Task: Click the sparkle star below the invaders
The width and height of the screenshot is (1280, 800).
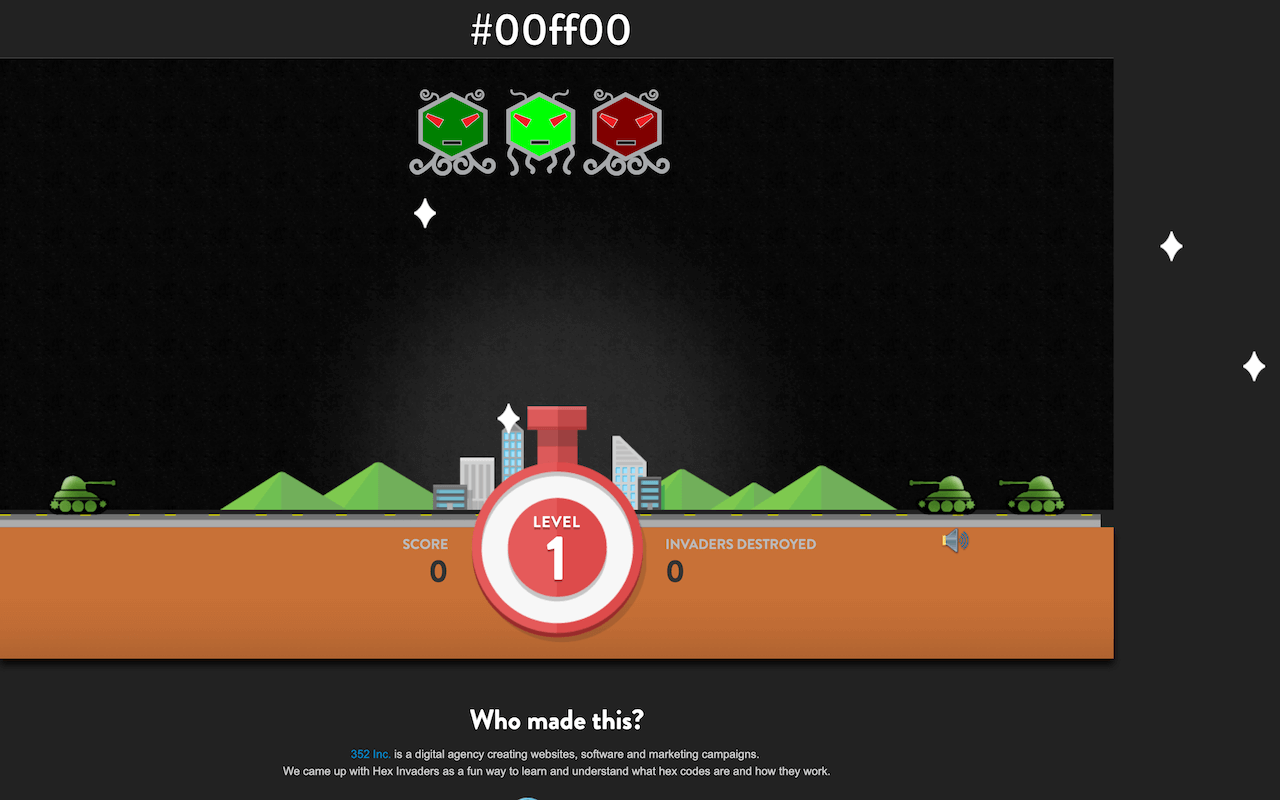Action: [423, 213]
